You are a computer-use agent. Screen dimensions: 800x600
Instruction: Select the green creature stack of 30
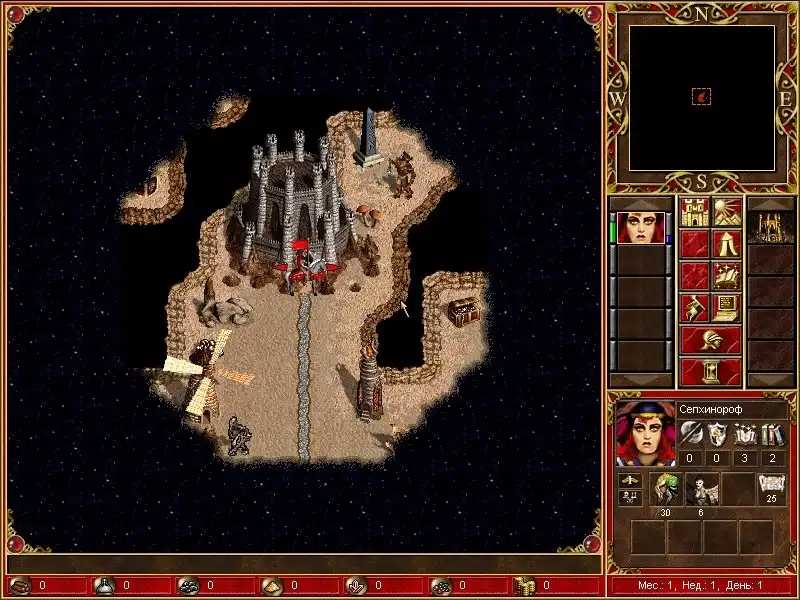pyautogui.click(x=666, y=490)
